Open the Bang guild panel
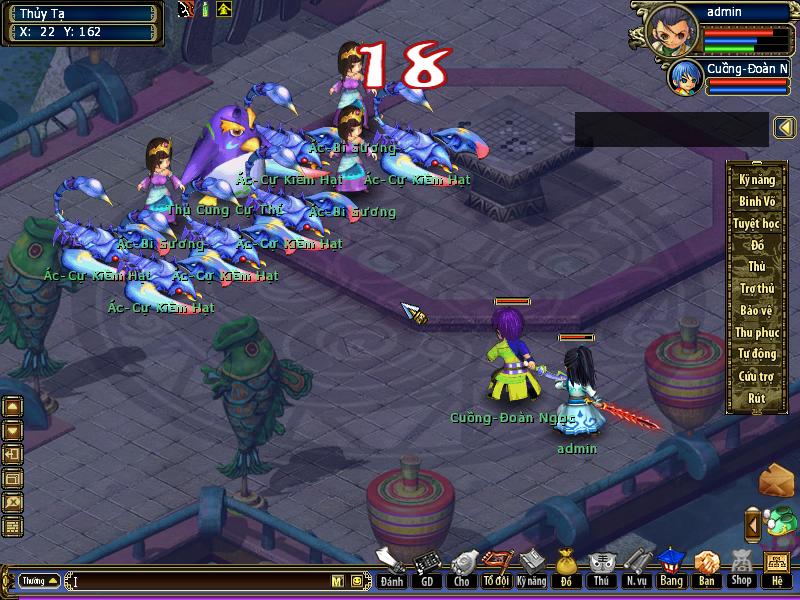Image resolution: width=800 pixels, height=600 pixels. [670, 567]
